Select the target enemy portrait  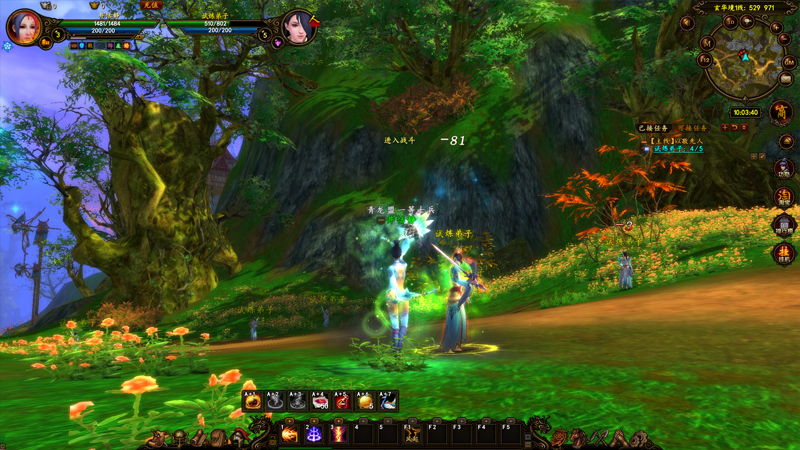tap(298, 27)
